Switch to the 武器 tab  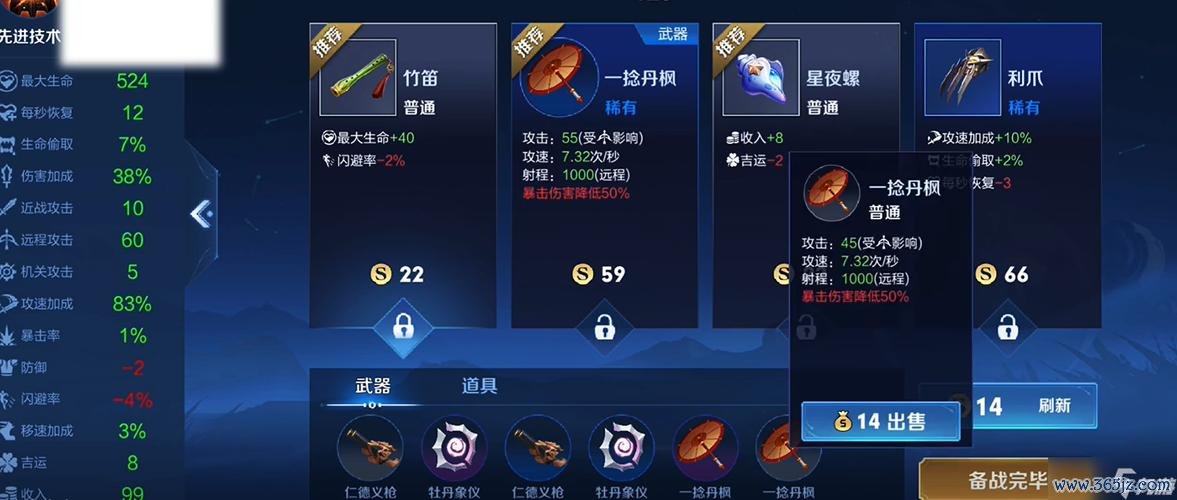pos(373,386)
